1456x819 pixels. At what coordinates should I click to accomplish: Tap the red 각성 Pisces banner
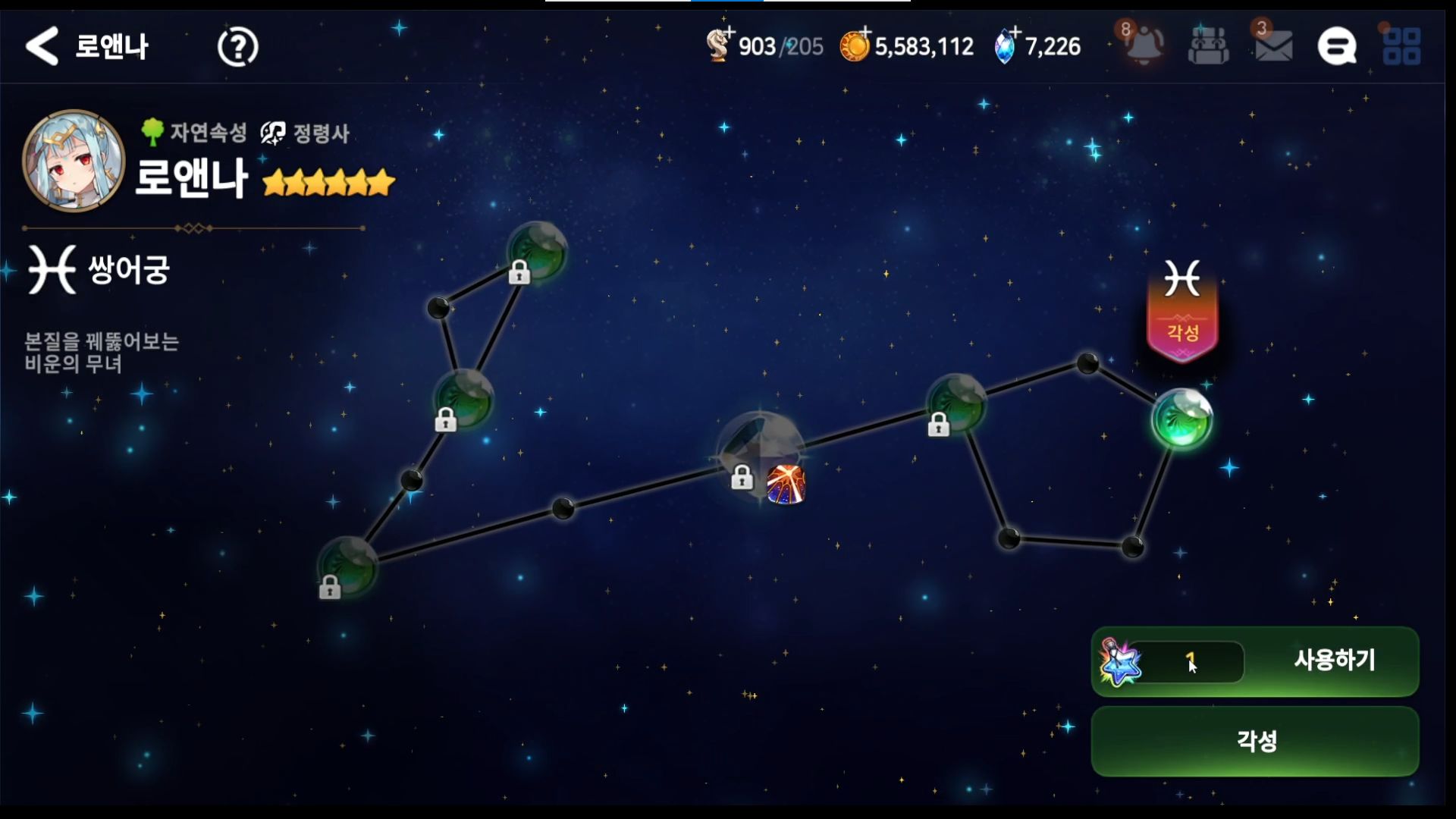coord(1182,311)
